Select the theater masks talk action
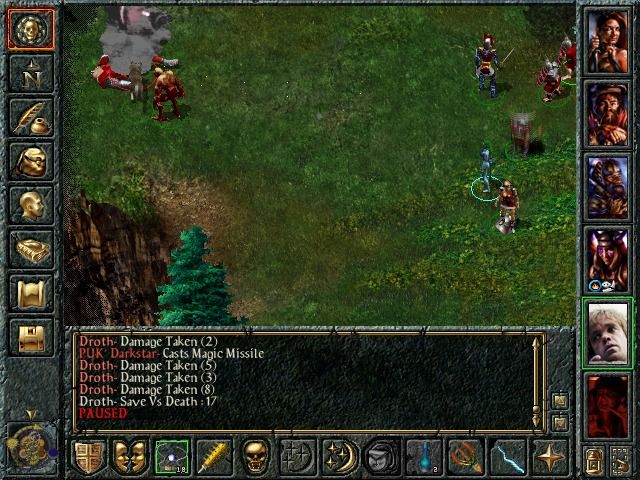Viewport: 640px width, 480px height. pyautogui.click(x=129, y=457)
